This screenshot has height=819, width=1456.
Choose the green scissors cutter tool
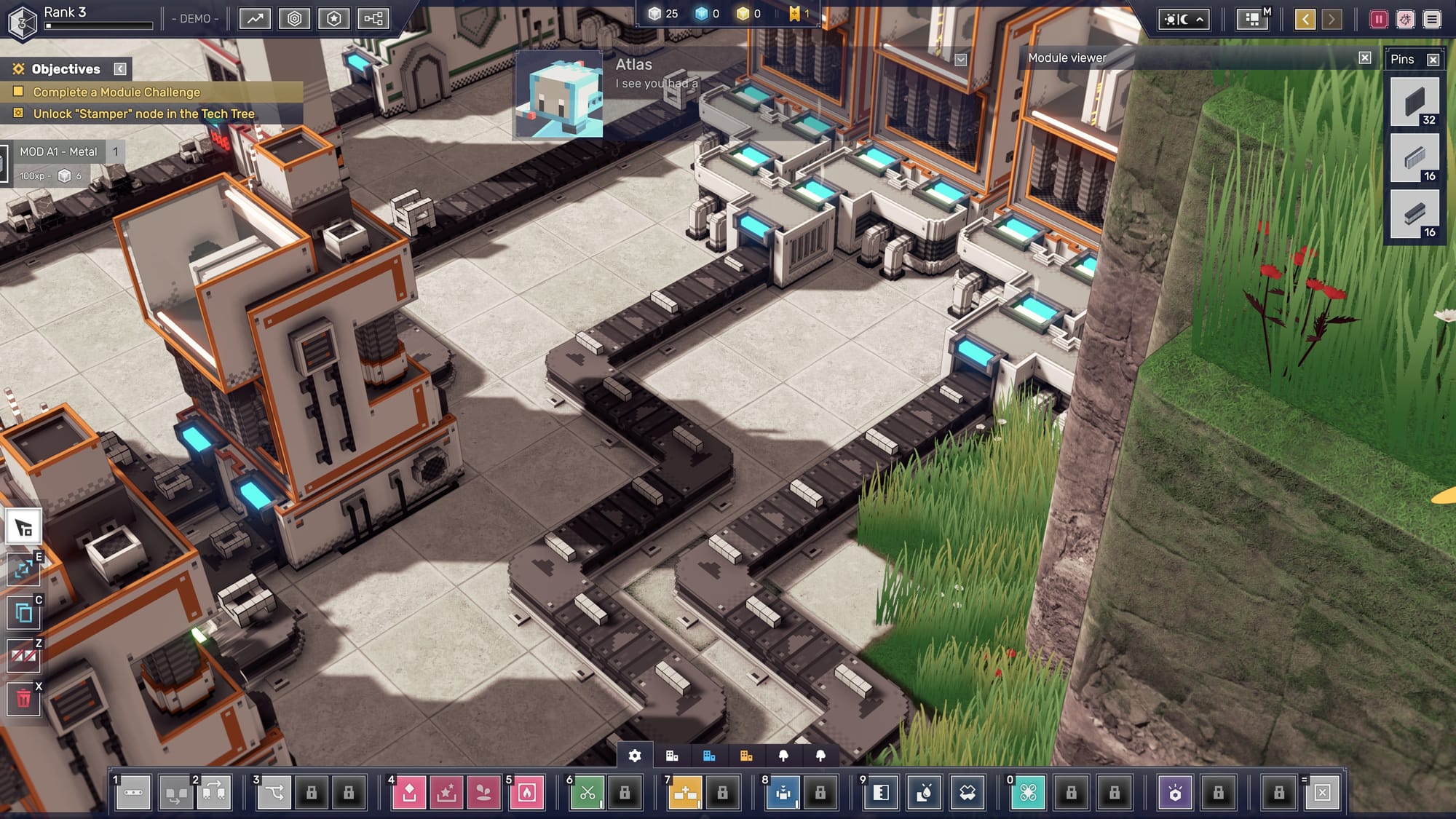(587, 792)
